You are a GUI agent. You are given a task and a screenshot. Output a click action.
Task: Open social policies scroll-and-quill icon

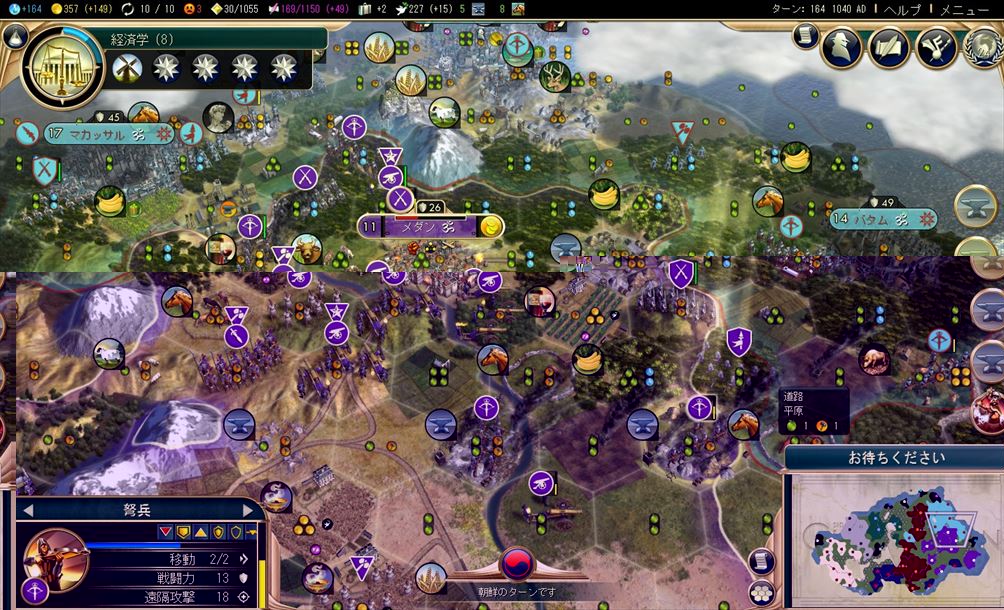pyautogui.click(x=887, y=46)
